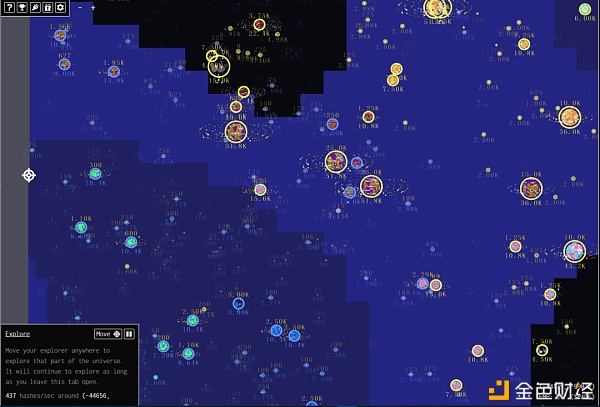Open the gear settings icon
Screen dimensions: 600x407
[x=60, y=8]
